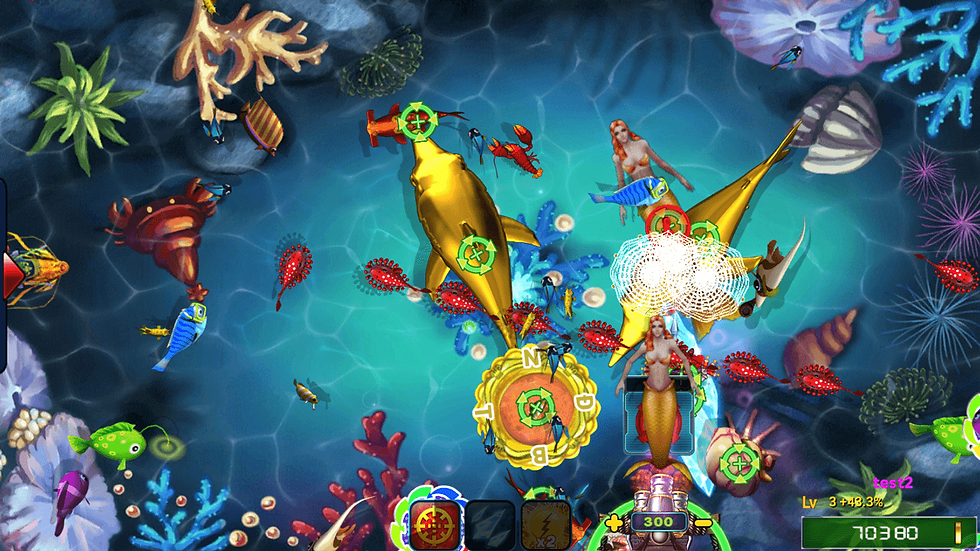Activate the red crosshair auto-target skill
This screenshot has width=980, height=551.
435,524
